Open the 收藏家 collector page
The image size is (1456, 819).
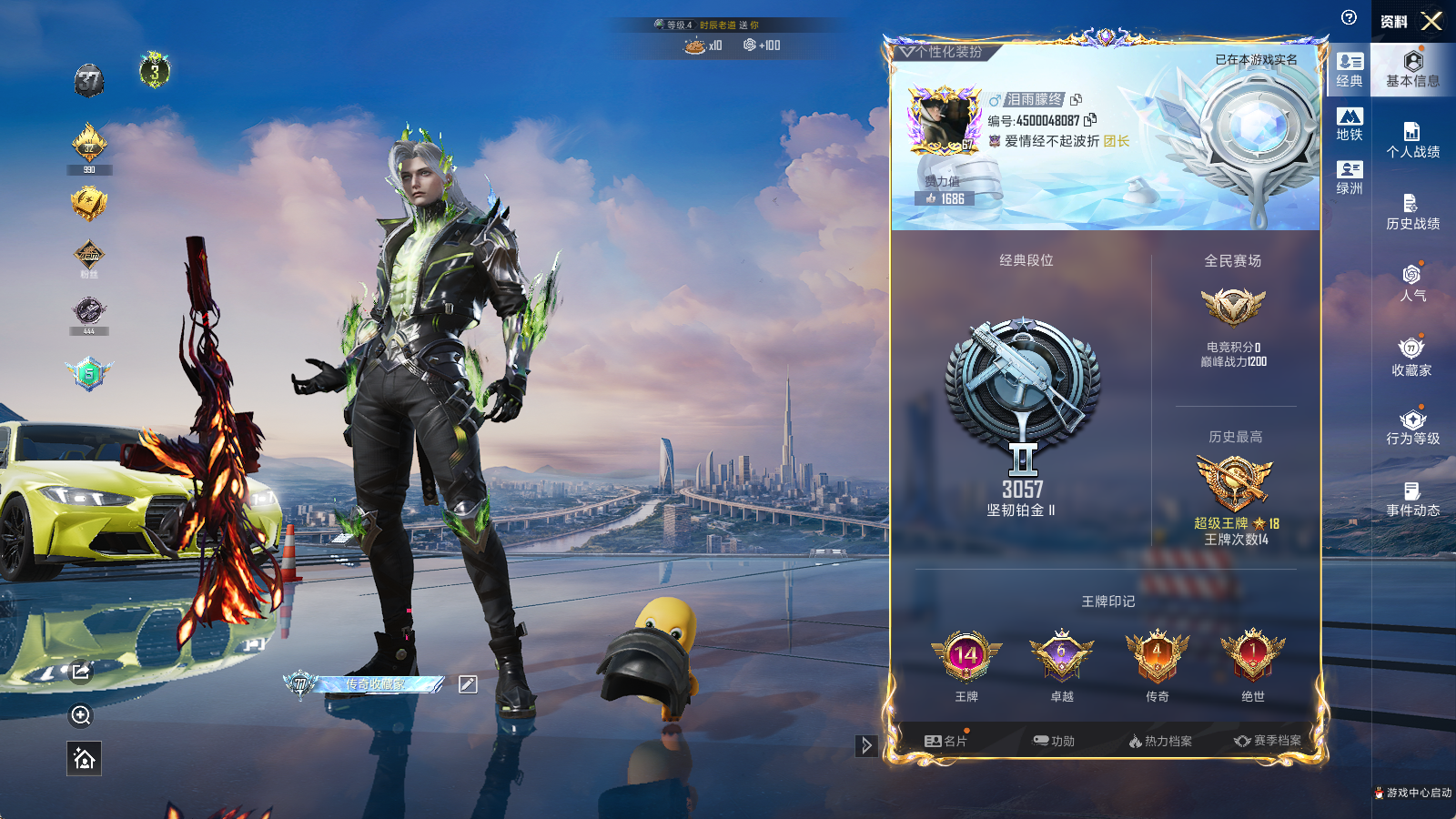tap(1412, 357)
